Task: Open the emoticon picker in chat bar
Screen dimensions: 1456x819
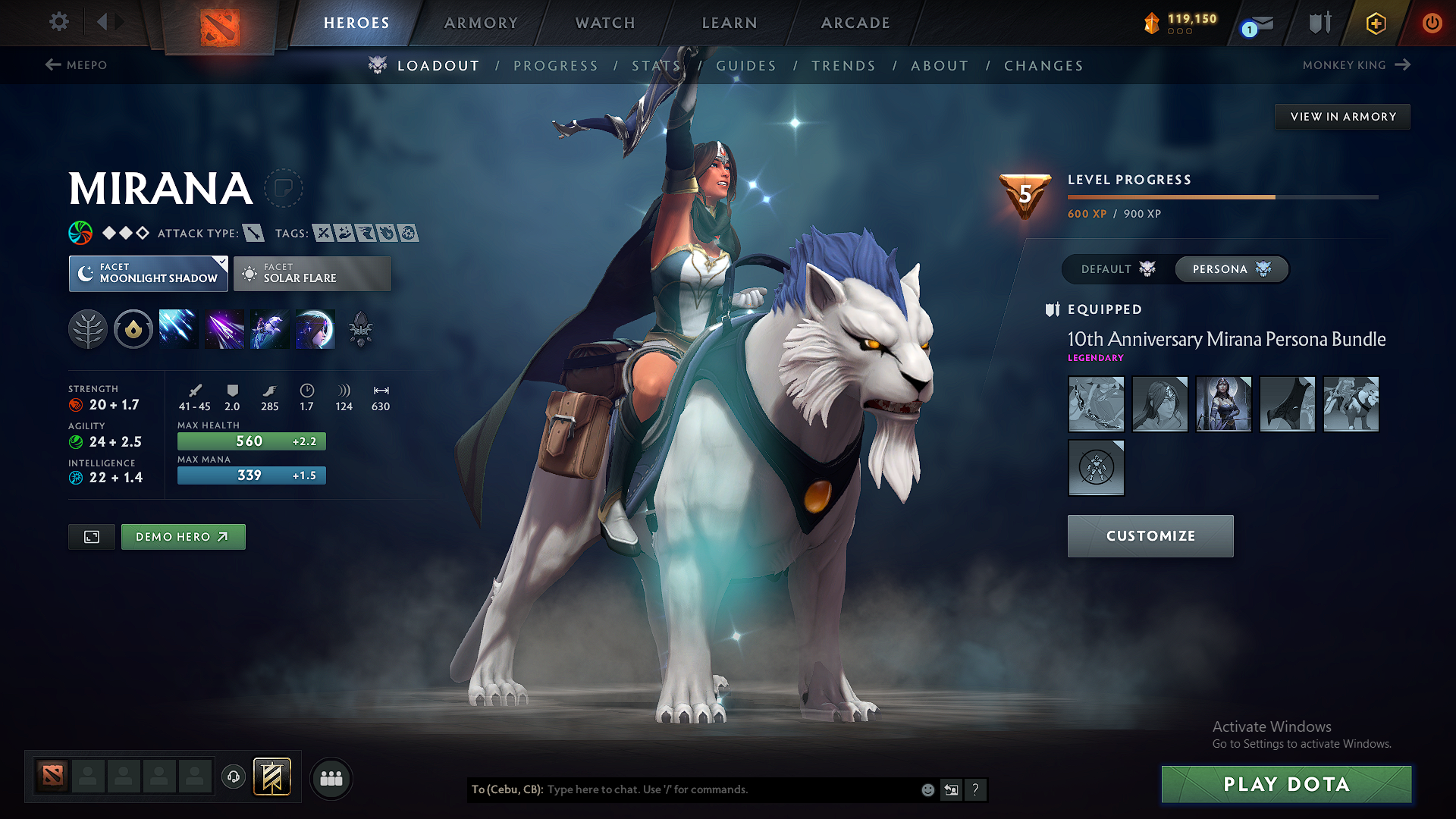Action: 927,789
